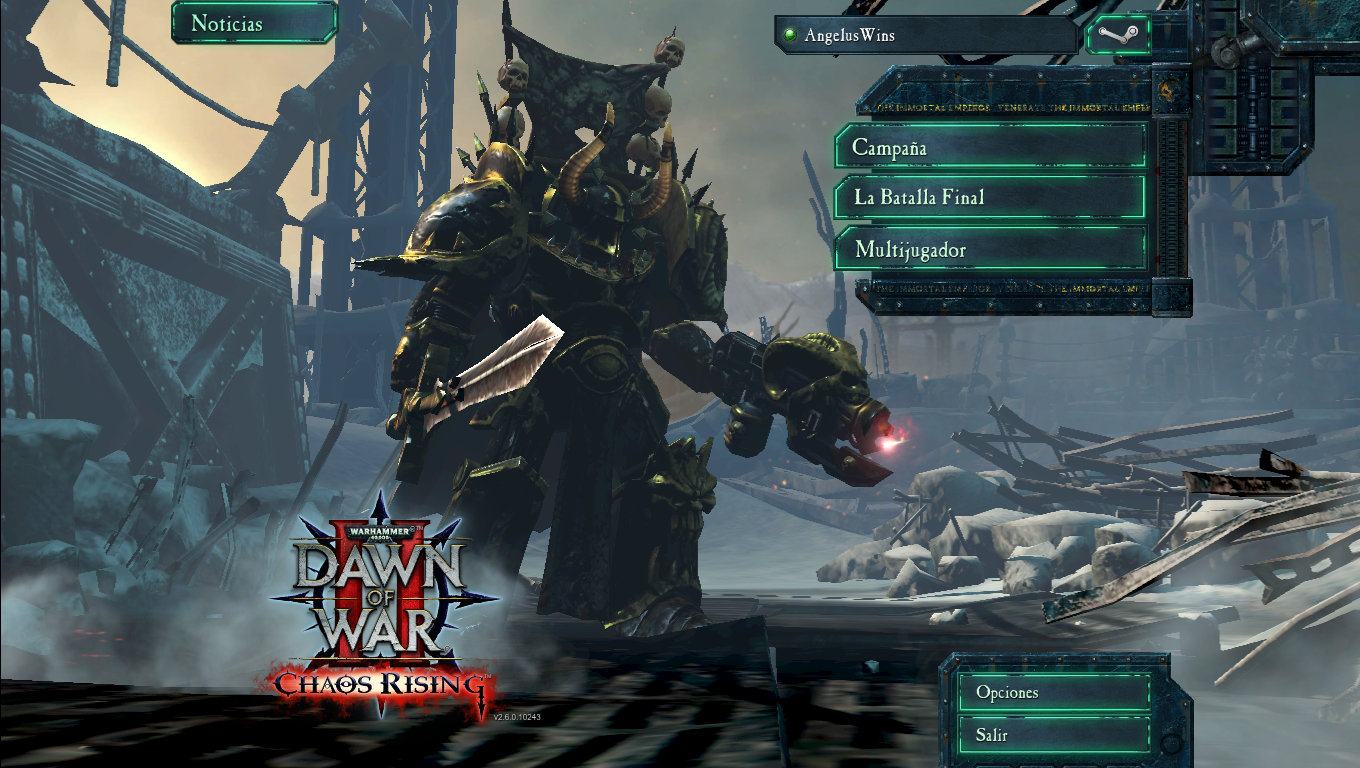Screen dimensions: 1360x768
Task: Choose La Batalla Final mode
Action: click(989, 197)
